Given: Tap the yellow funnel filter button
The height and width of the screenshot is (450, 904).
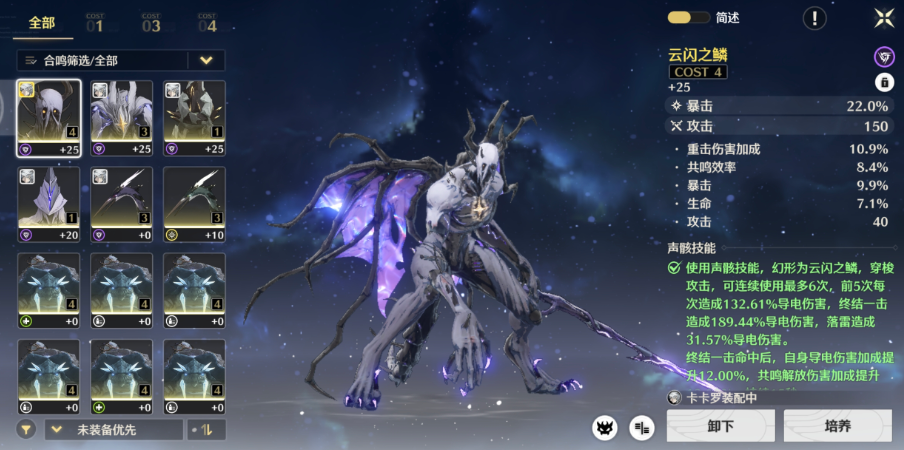Looking at the screenshot, I should pyautogui.click(x=27, y=429).
